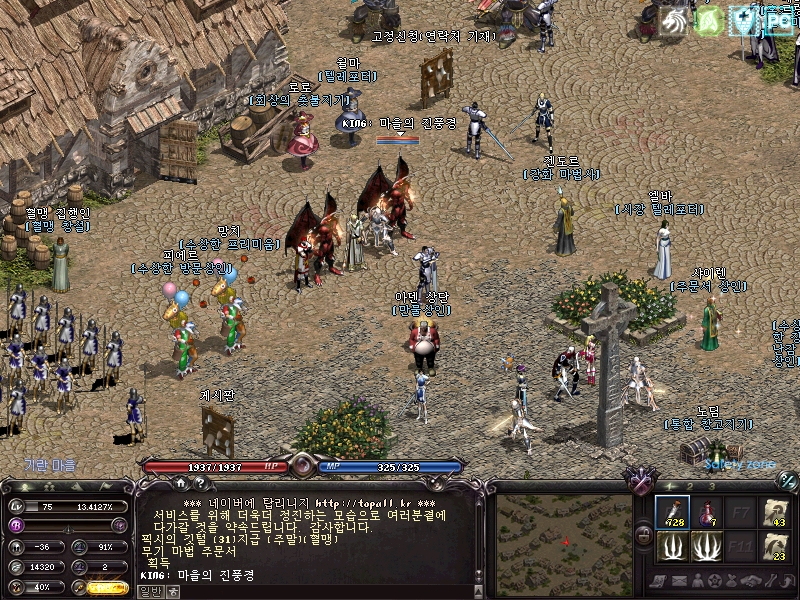Click the blue shield buff icon
The height and width of the screenshot is (600, 800).
[743, 20]
